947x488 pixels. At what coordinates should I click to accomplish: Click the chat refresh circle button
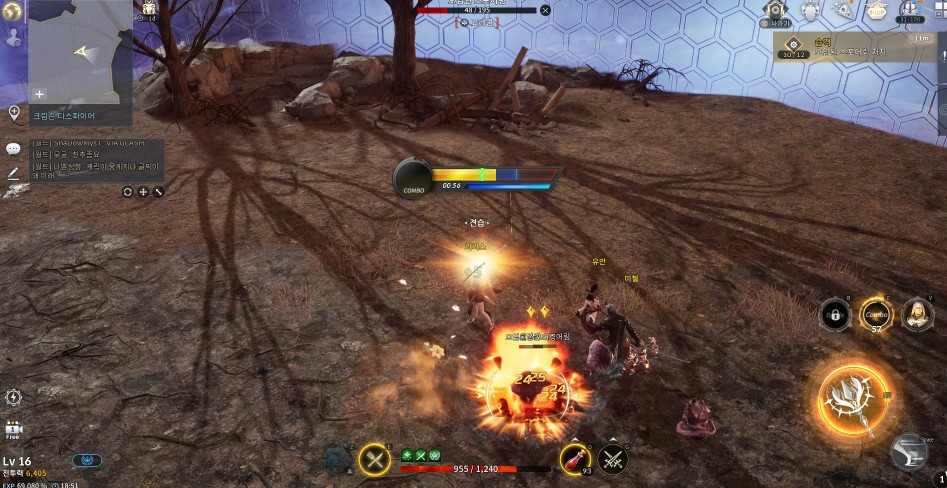(128, 191)
